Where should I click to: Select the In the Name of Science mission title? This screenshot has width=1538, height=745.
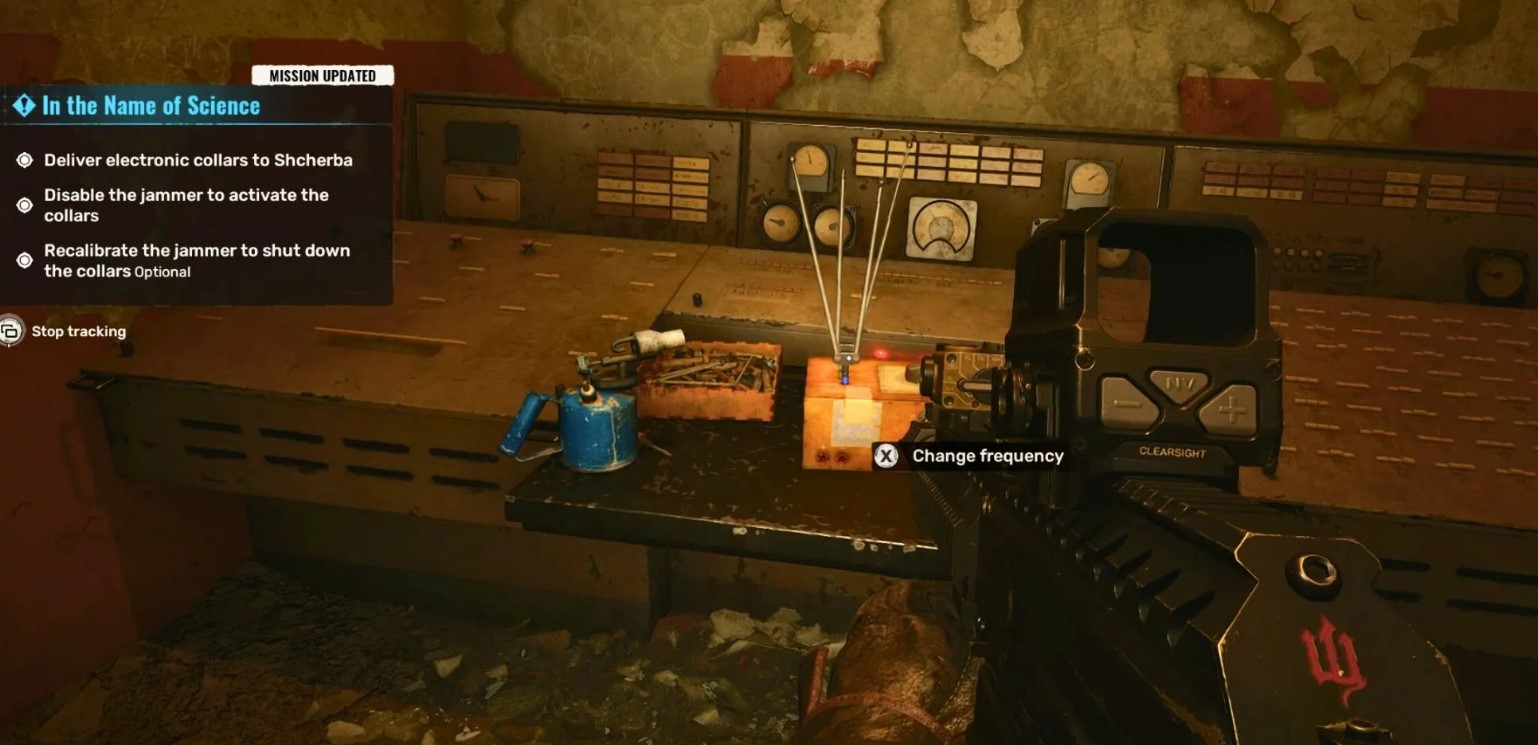(150, 106)
